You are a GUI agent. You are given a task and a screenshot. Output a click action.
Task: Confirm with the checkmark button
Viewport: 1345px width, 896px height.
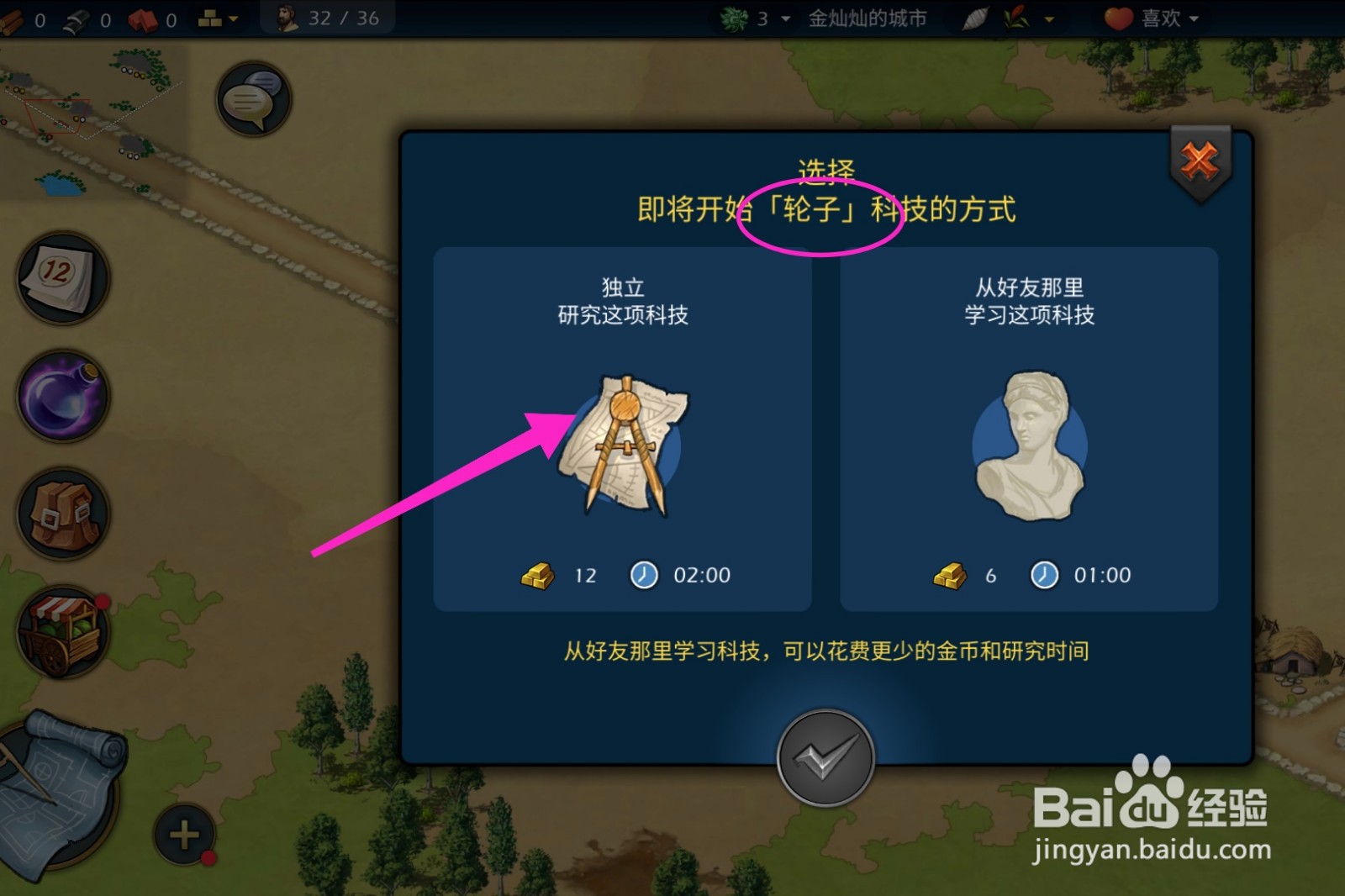(x=825, y=756)
